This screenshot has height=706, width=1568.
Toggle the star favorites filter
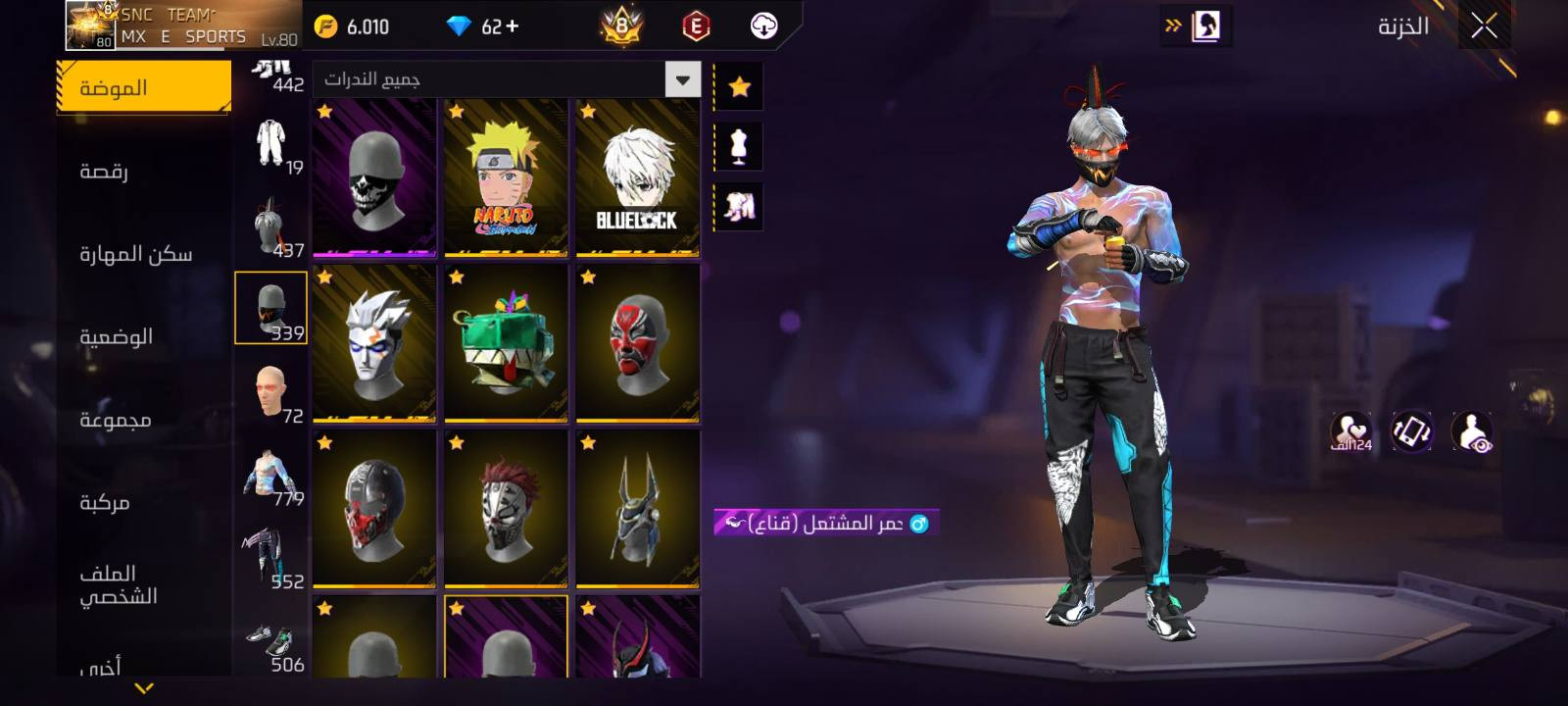pyautogui.click(x=740, y=87)
